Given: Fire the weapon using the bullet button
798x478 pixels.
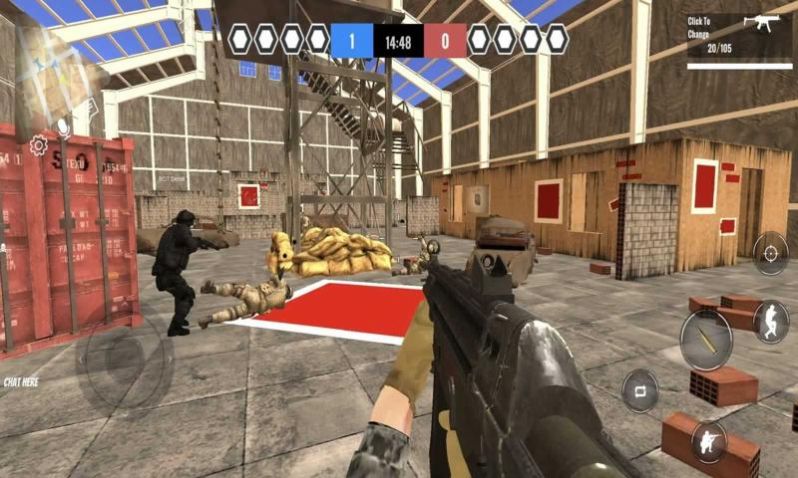Looking at the screenshot, I should 706,339.
